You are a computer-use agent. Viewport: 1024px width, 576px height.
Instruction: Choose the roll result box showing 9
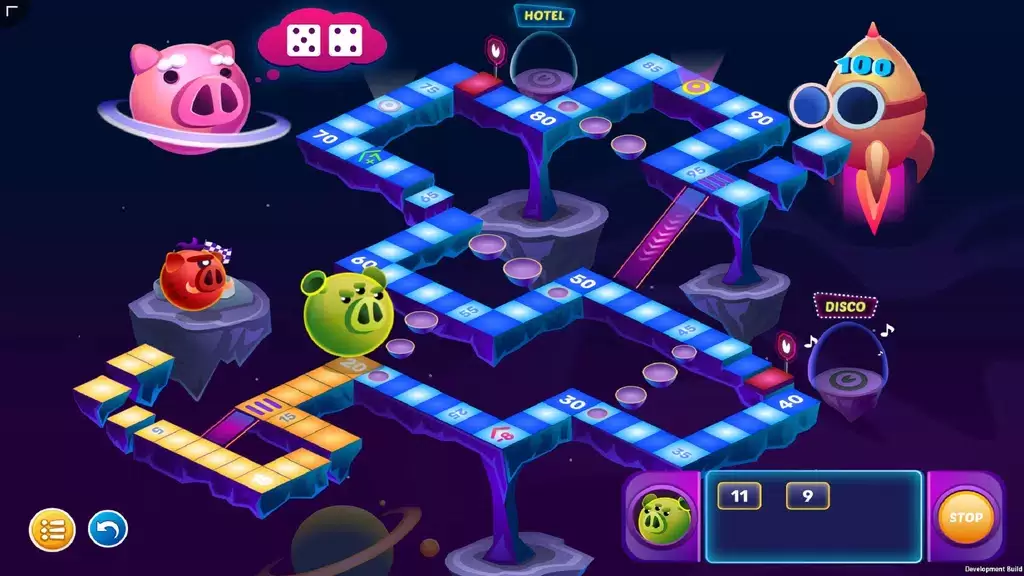(x=807, y=496)
